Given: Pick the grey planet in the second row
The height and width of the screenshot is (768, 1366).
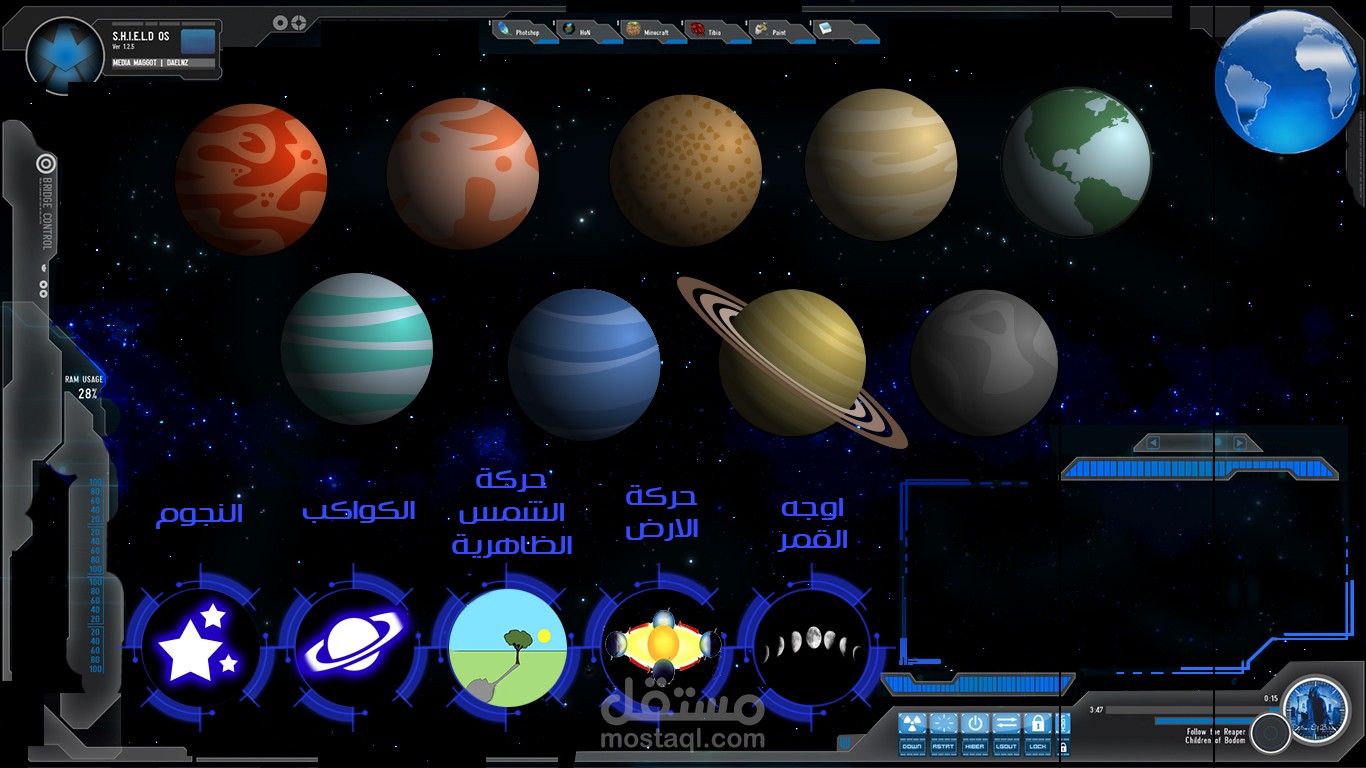Looking at the screenshot, I should (984, 362).
